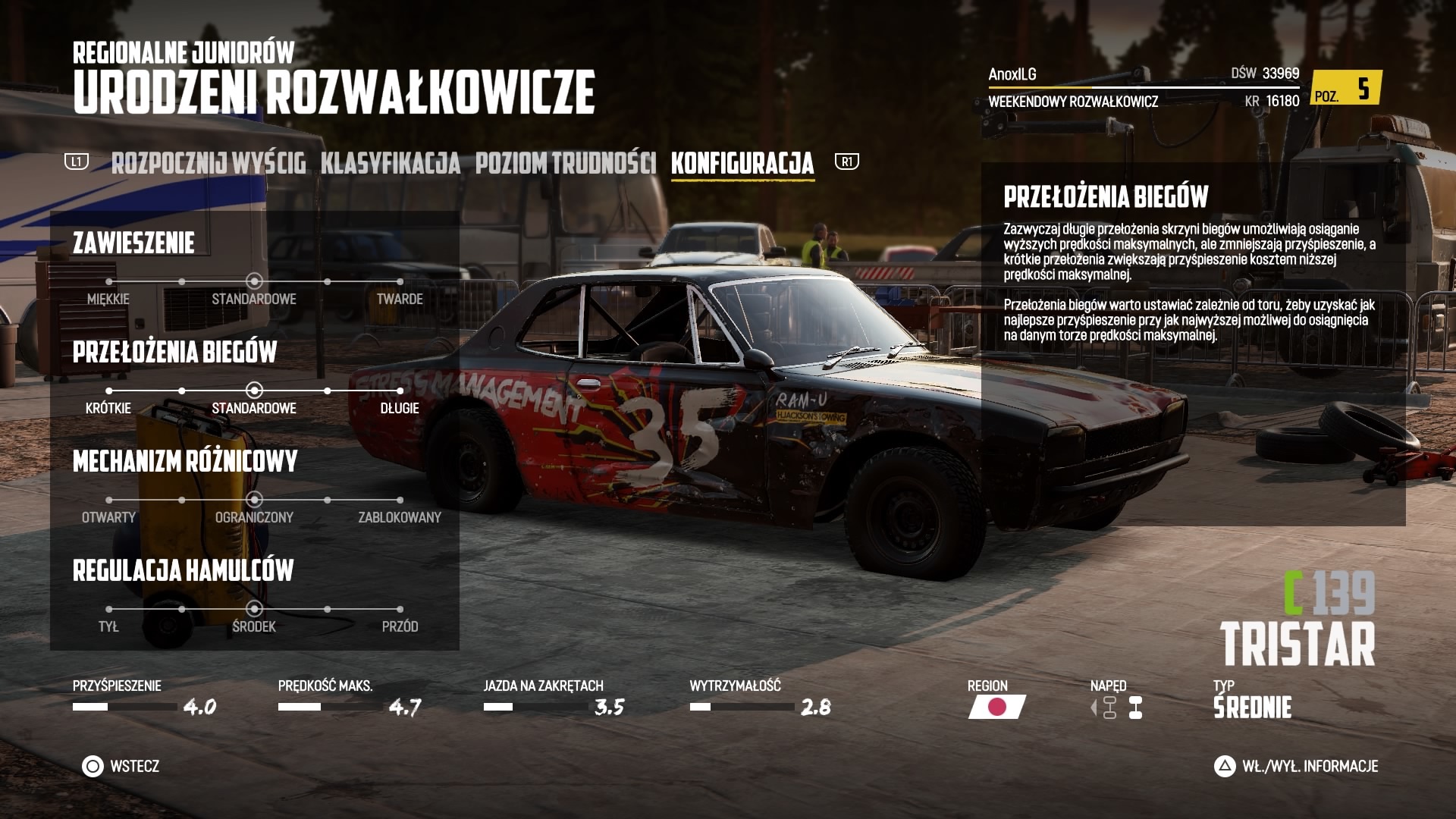
Task: Set suspension to Miękkie
Action: pyautogui.click(x=109, y=282)
